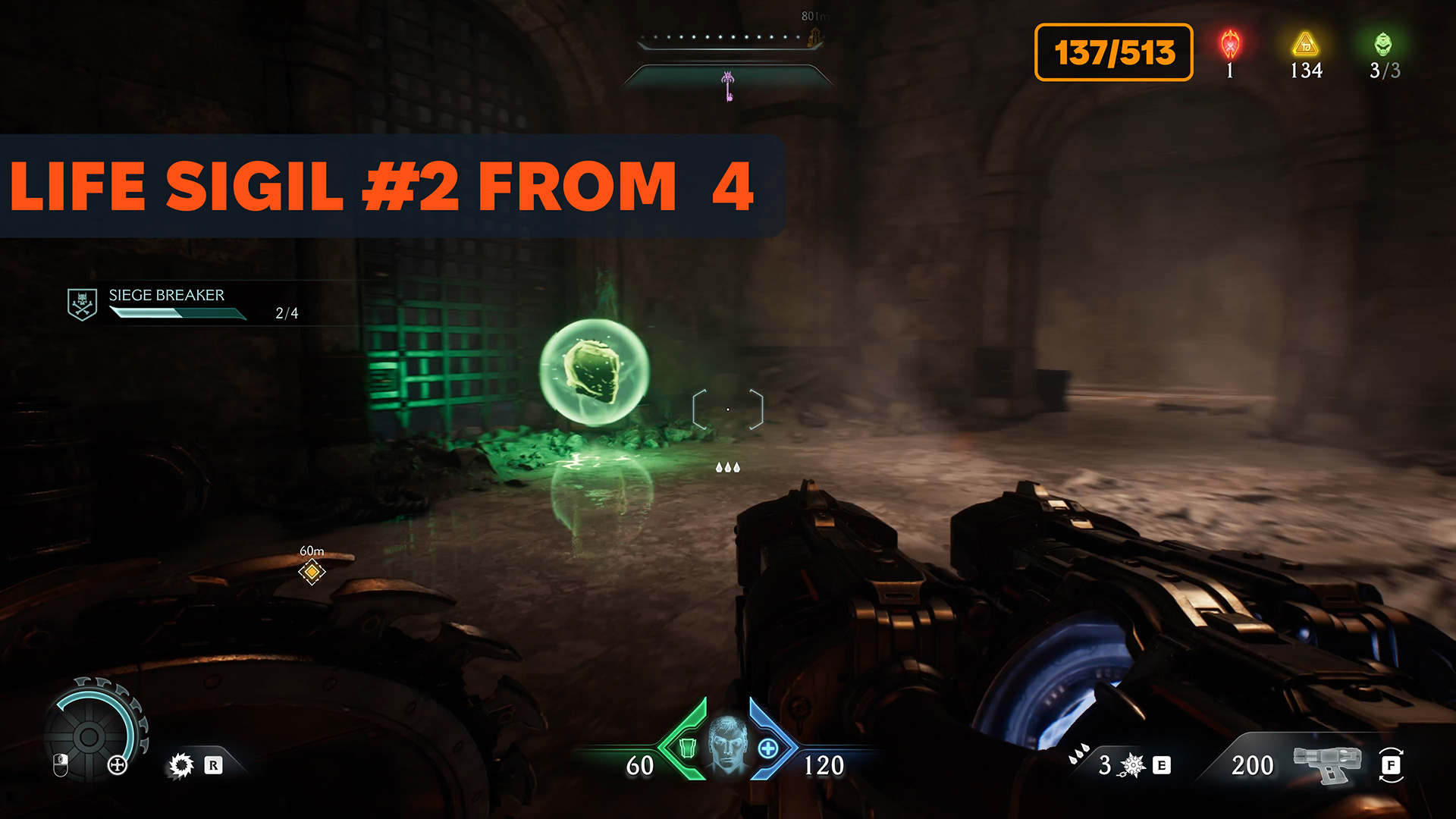Select the red demon life sigil icon
The width and height of the screenshot is (1456, 819).
pos(1230,45)
